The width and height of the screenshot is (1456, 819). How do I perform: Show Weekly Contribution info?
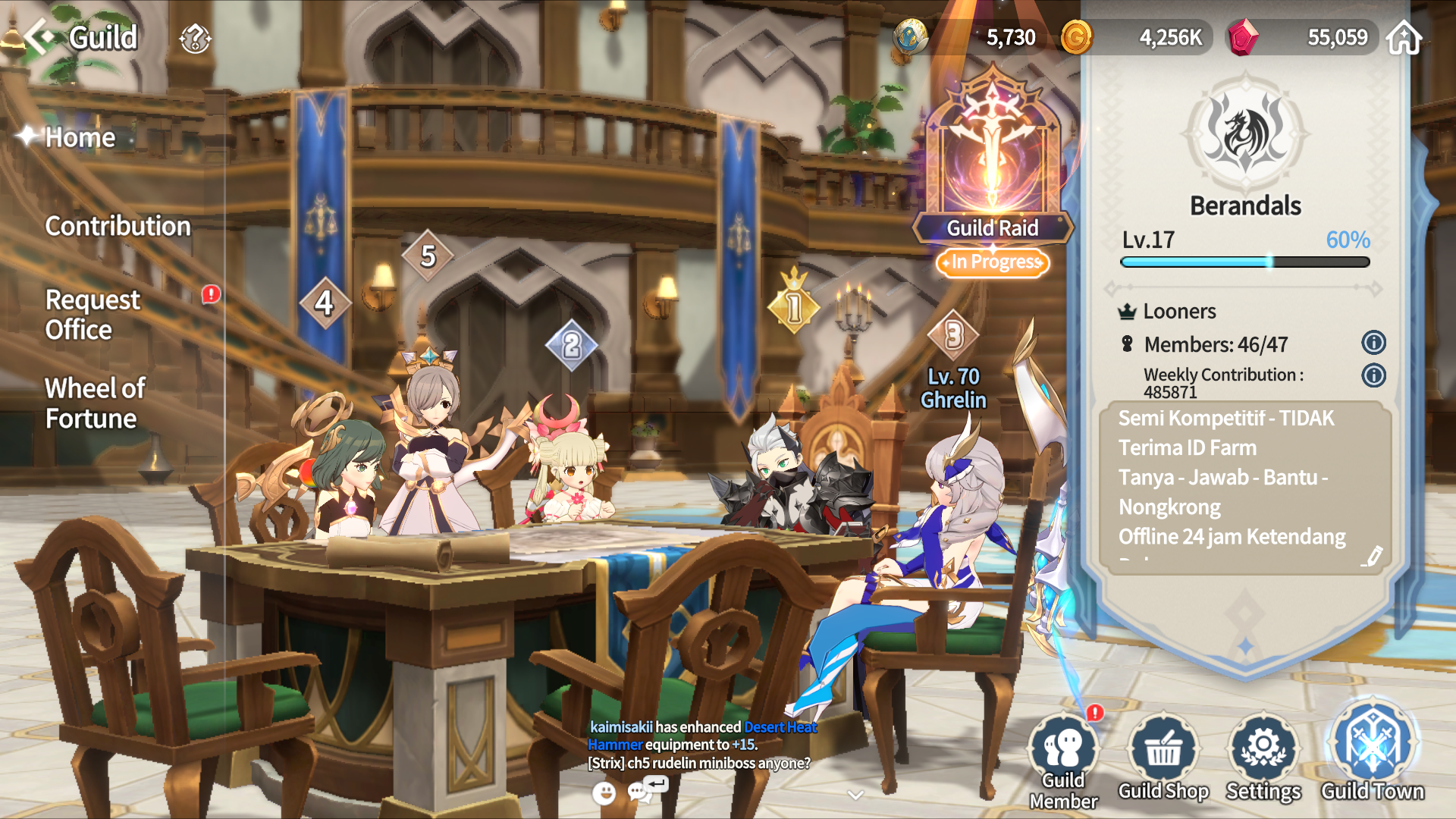coord(1373,375)
